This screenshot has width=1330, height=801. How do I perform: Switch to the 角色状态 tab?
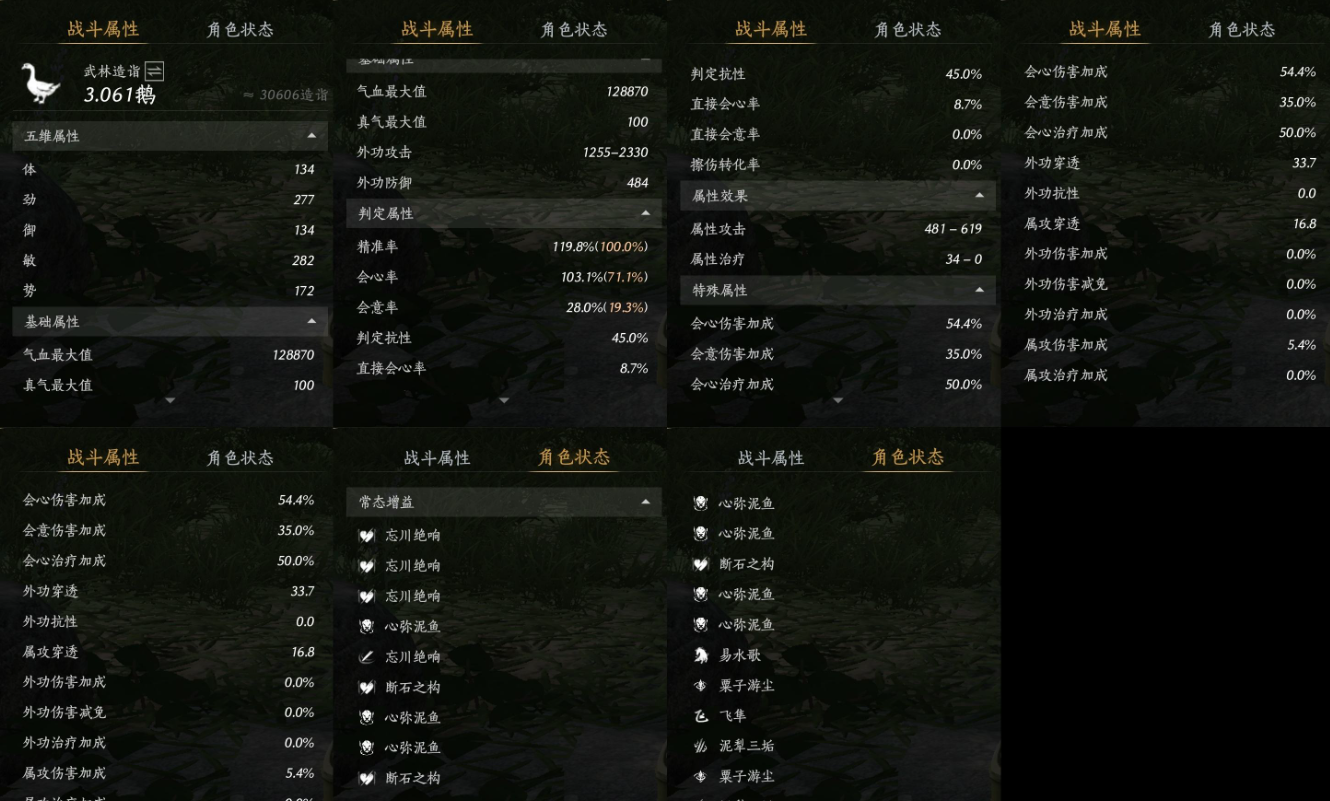pyautogui.click(x=239, y=30)
